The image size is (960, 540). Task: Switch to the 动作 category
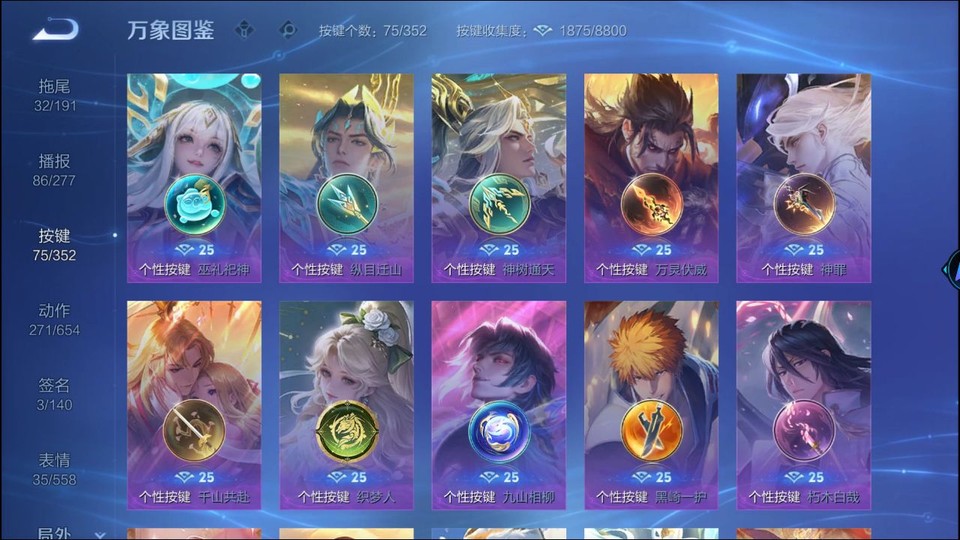[54, 319]
